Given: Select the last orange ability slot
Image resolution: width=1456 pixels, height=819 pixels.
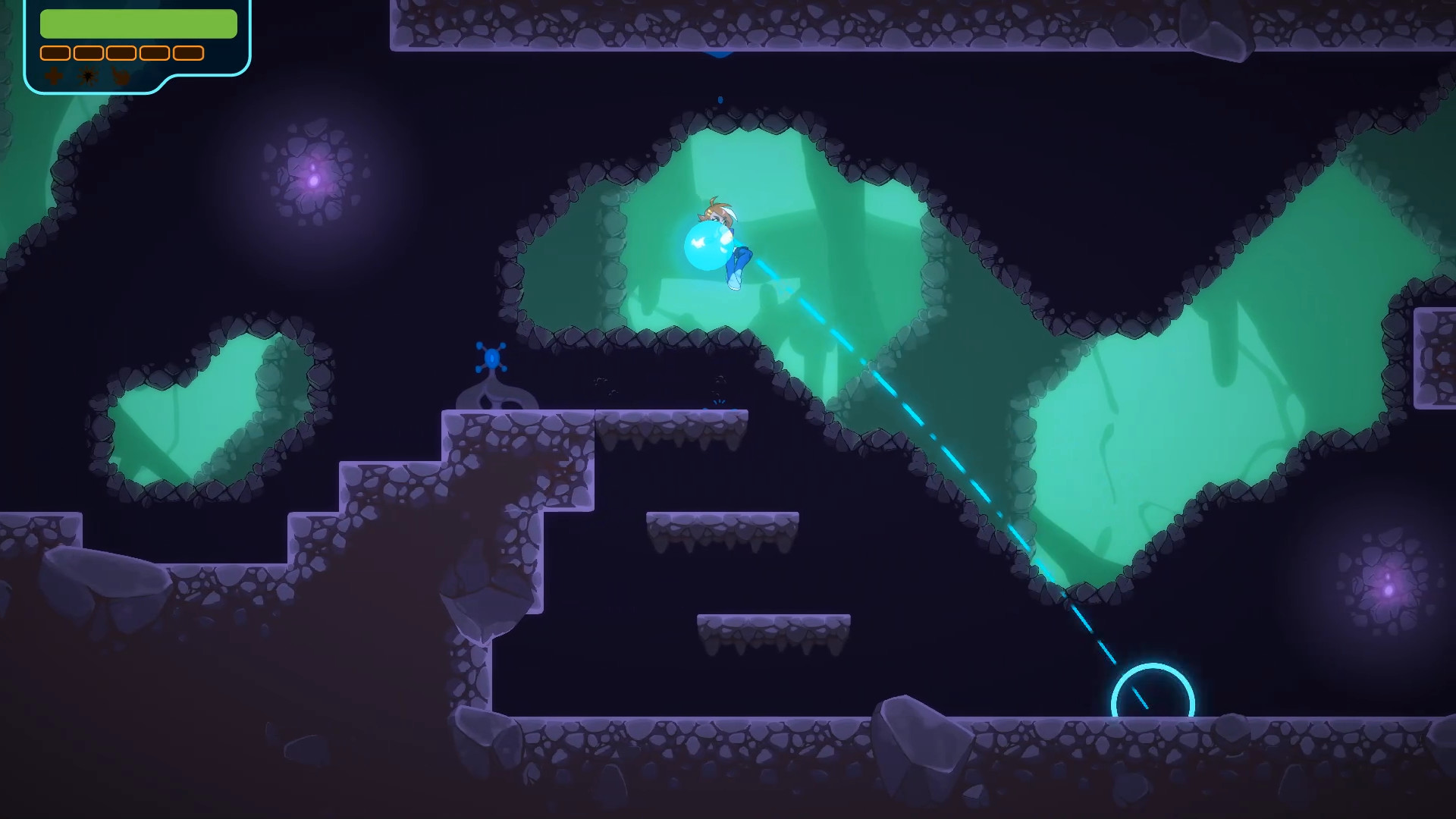Looking at the screenshot, I should tap(187, 53).
